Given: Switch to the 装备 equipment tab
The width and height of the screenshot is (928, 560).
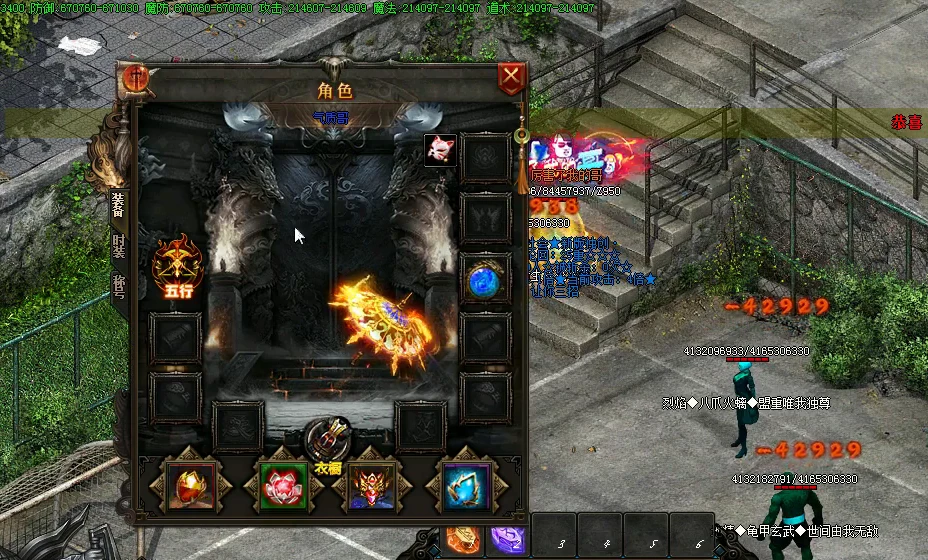Looking at the screenshot, I should pyautogui.click(x=118, y=205).
